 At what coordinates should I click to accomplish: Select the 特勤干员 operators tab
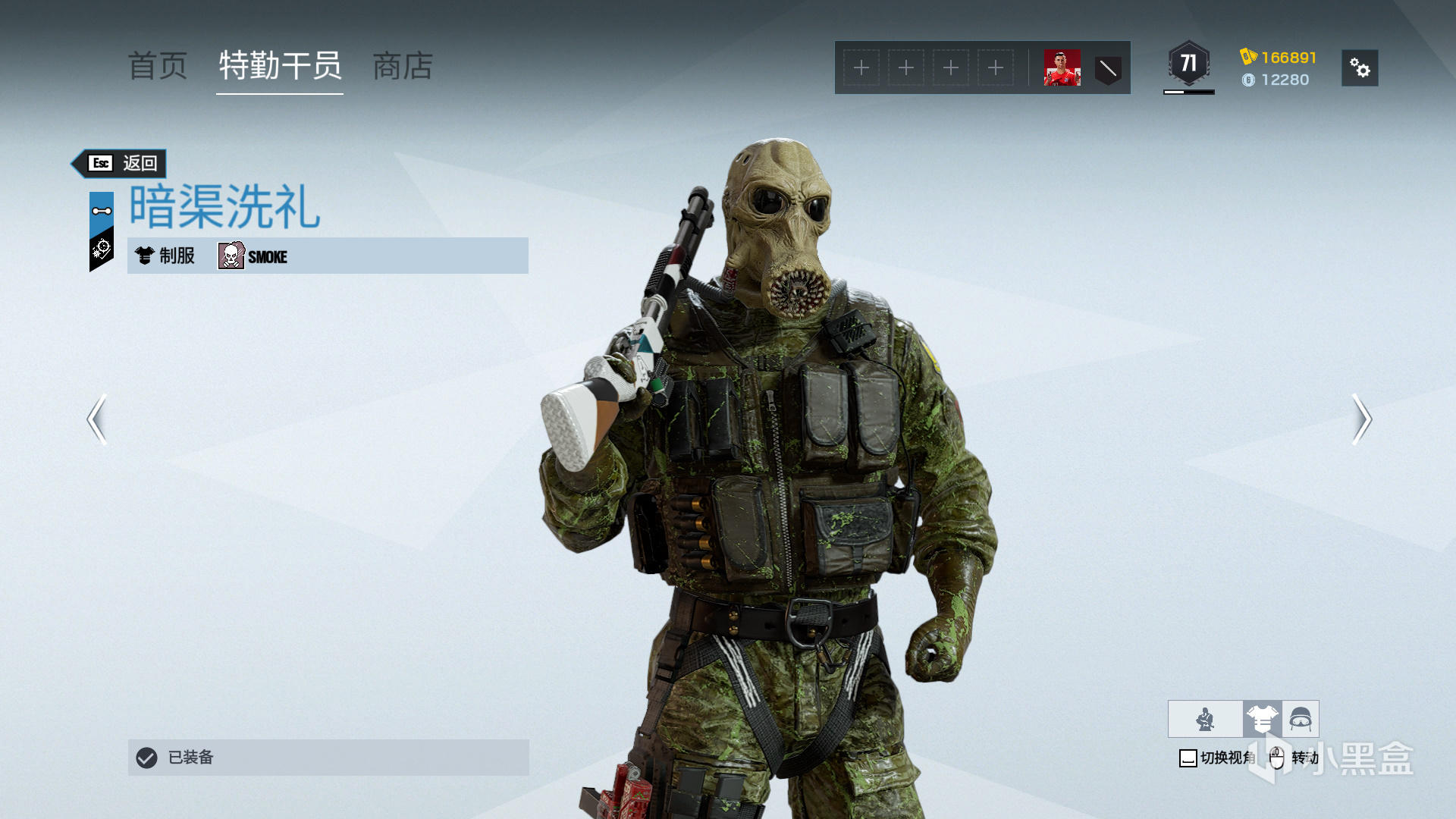tap(280, 67)
